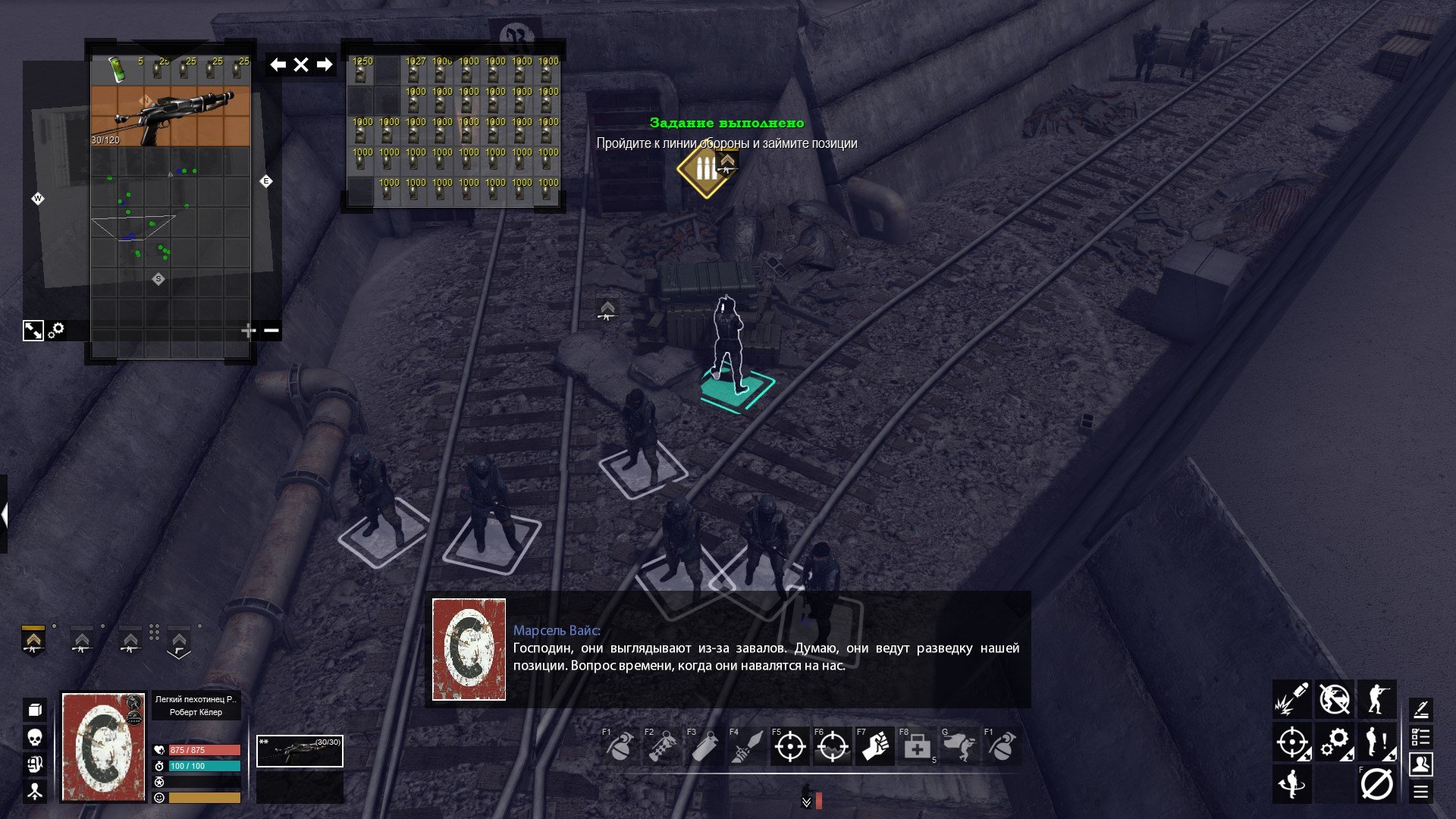Switch to the next unit's inventory

pos(325,64)
